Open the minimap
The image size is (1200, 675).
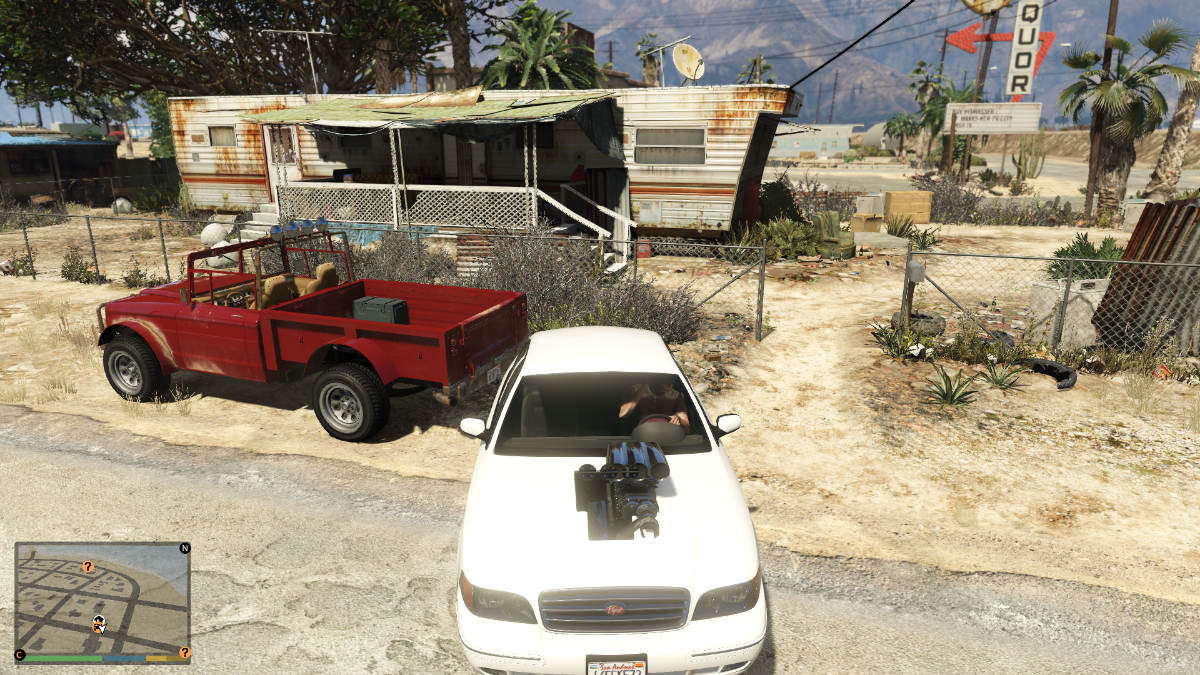click(102, 598)
